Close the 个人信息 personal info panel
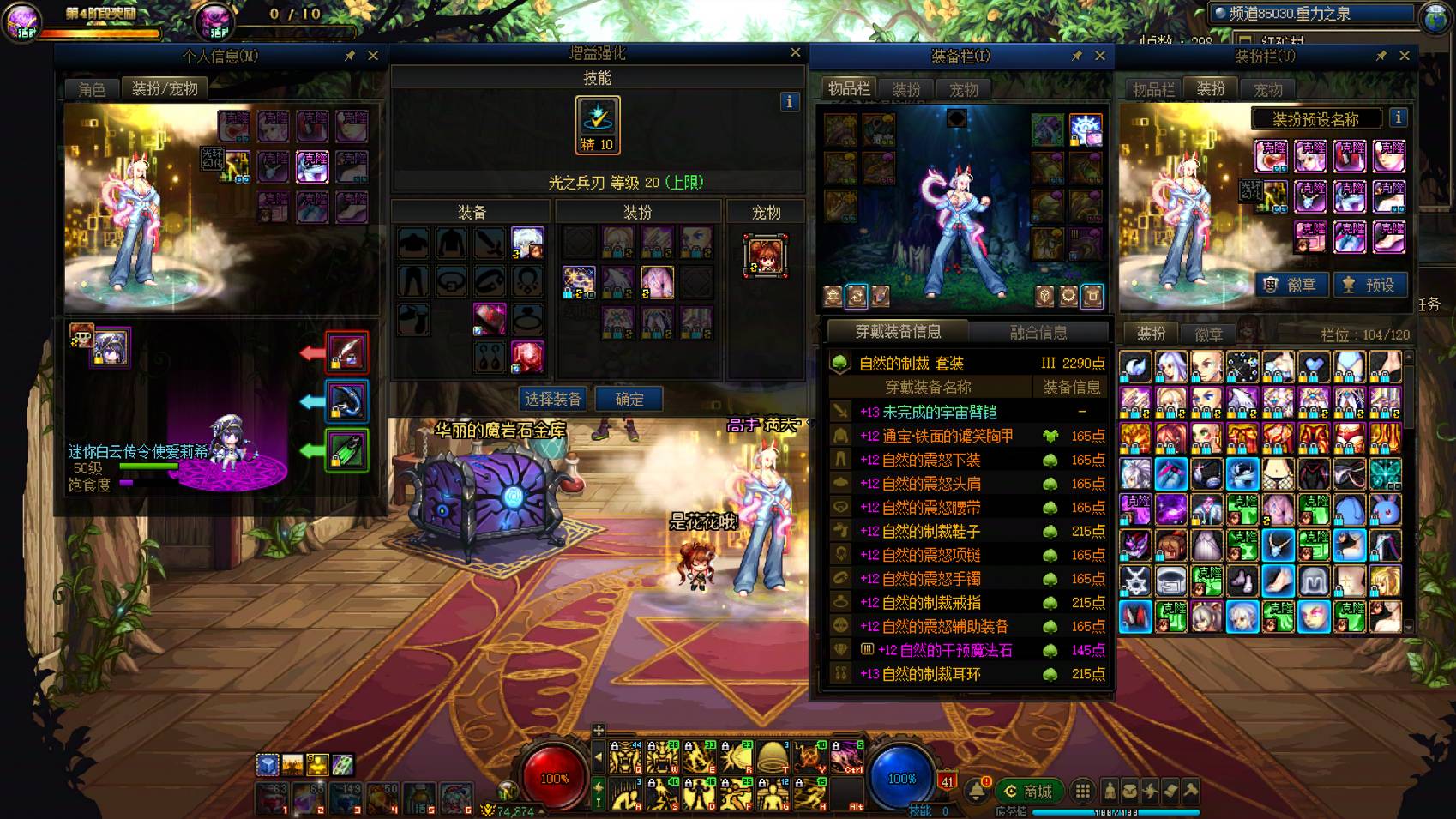This screenshot has width=1456, height=819. pyautogui.click(x=373, y=56)
